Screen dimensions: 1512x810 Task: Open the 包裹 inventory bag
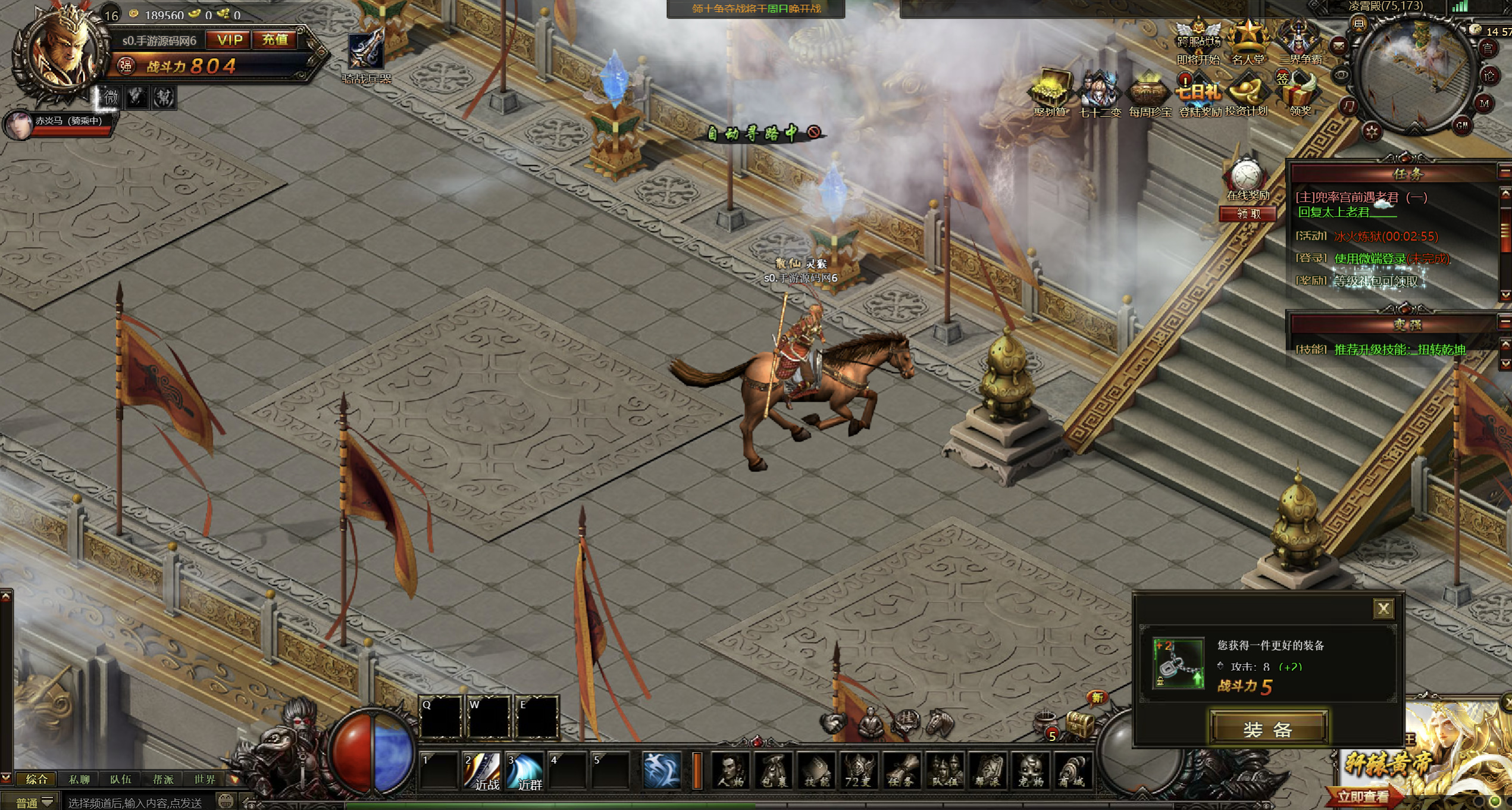pyautogui.click(x=774, y=771)
